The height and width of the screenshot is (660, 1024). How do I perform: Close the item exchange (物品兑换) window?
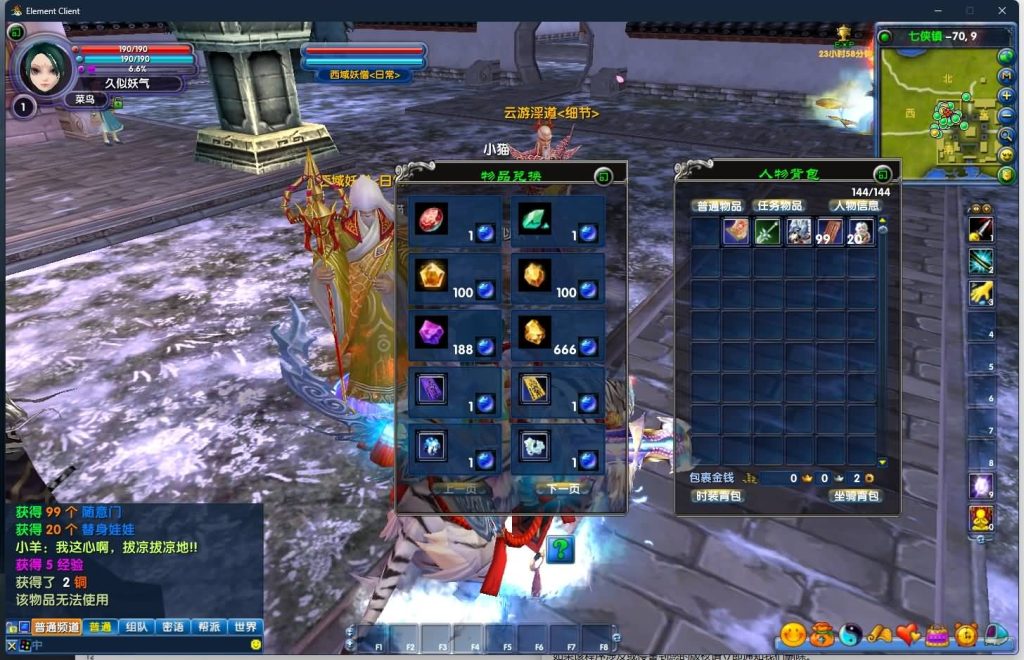pos(602,177)
